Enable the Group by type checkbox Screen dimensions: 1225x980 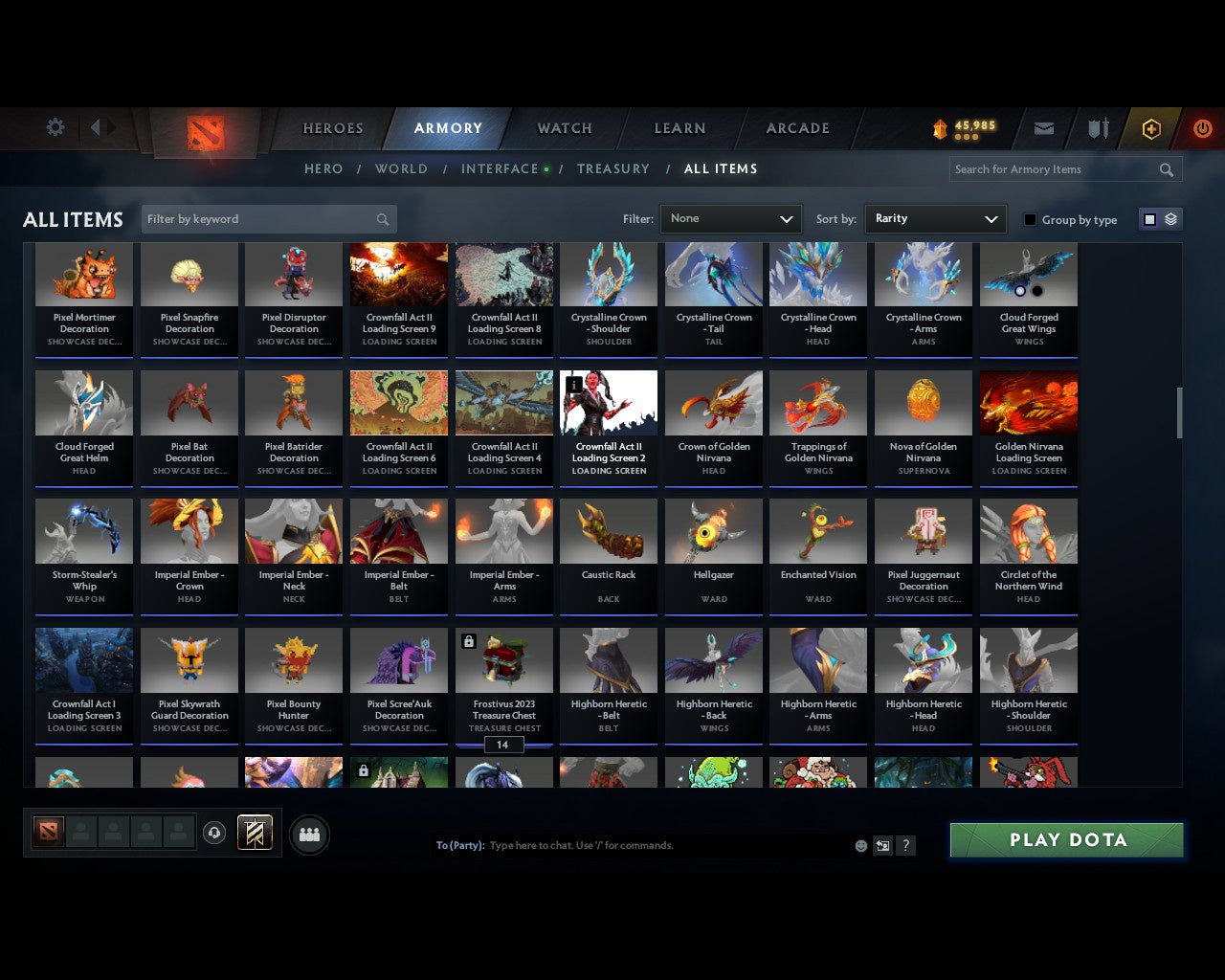tap(1030, 218)
